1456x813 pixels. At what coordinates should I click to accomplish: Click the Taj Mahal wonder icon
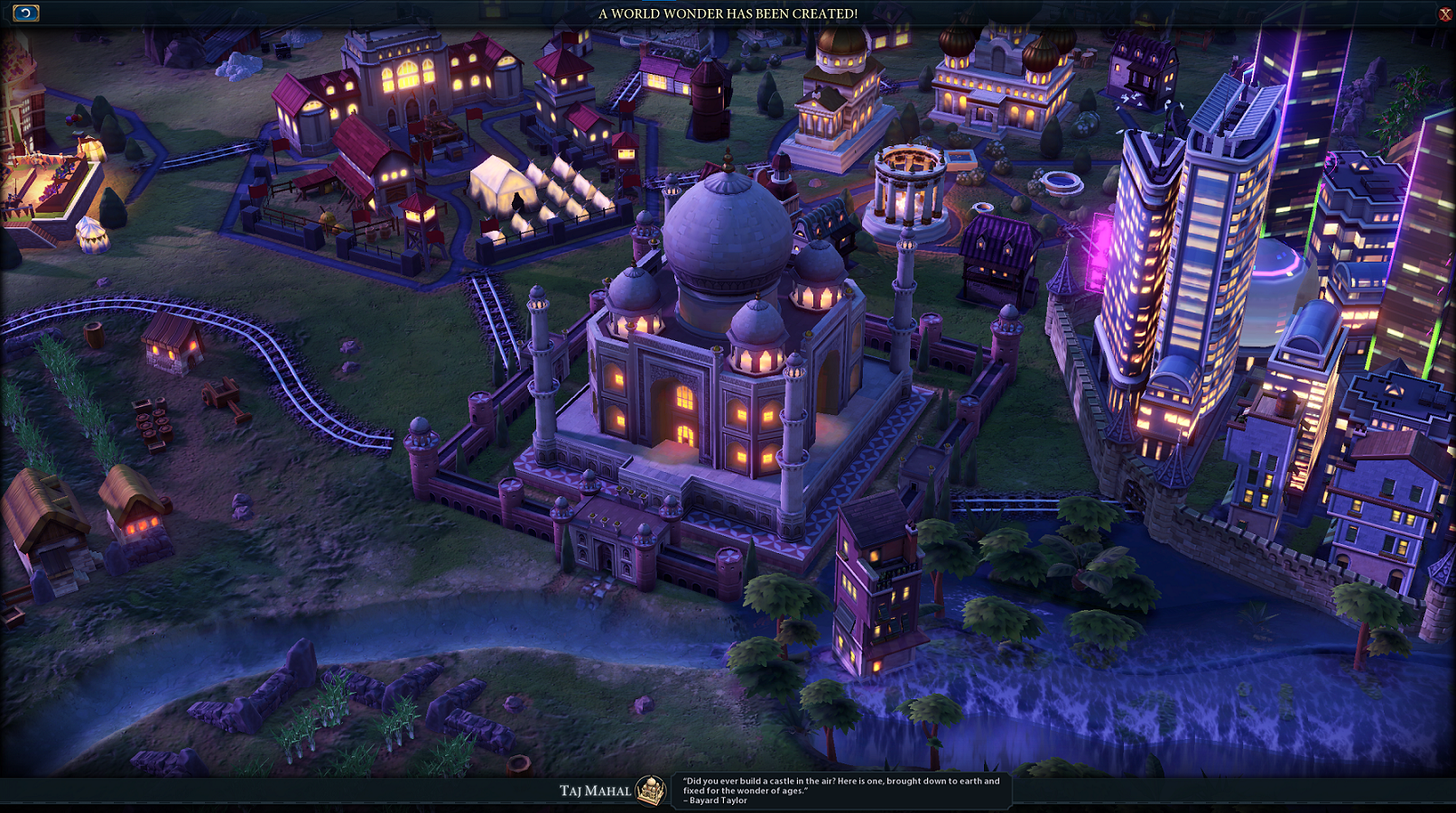[x=650, y=790]
